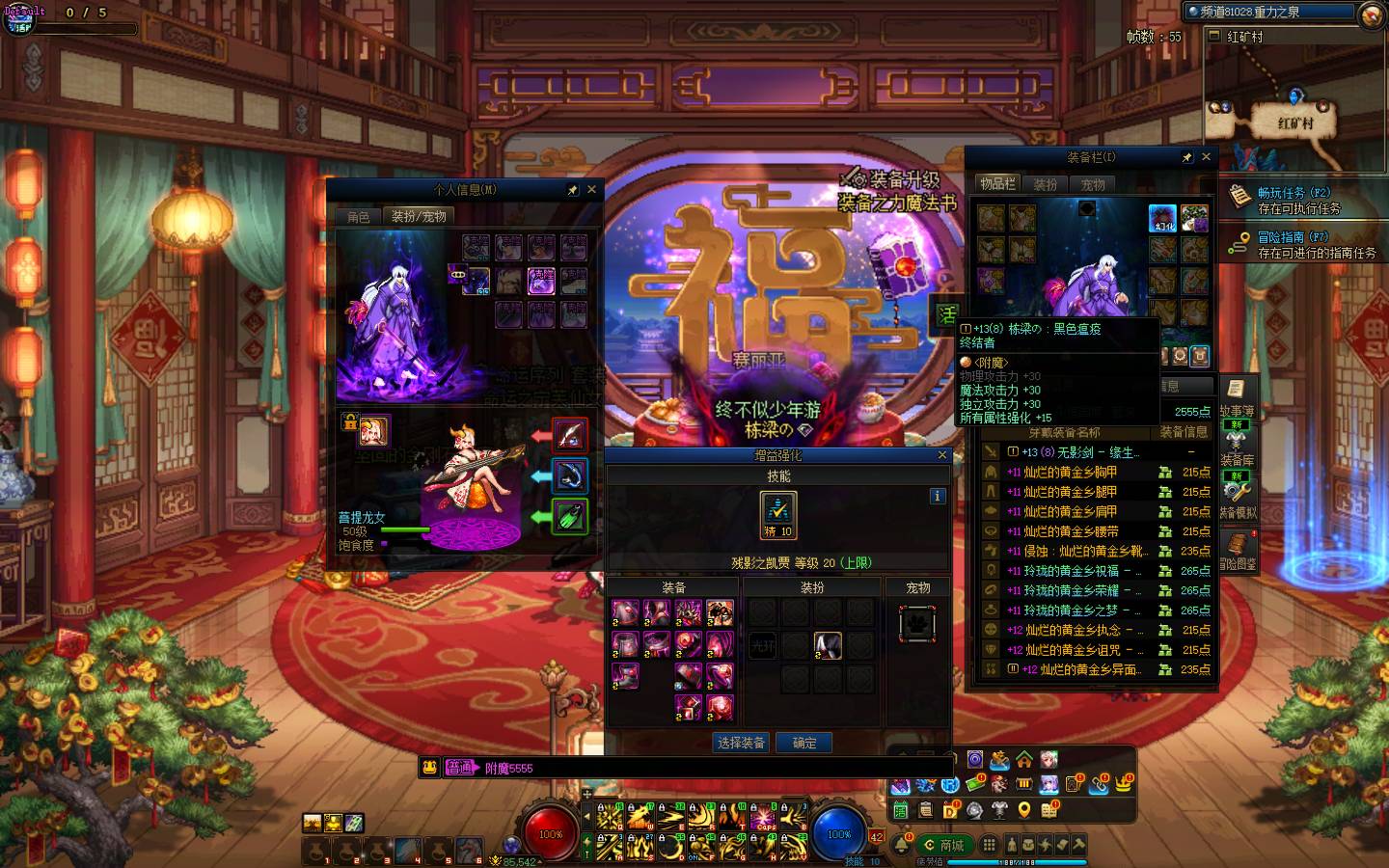The height and width of the screenshot is (868, 1389).
Task: Switch to 宠物 tab in equipment window
Action: (x=1093, y=184)
